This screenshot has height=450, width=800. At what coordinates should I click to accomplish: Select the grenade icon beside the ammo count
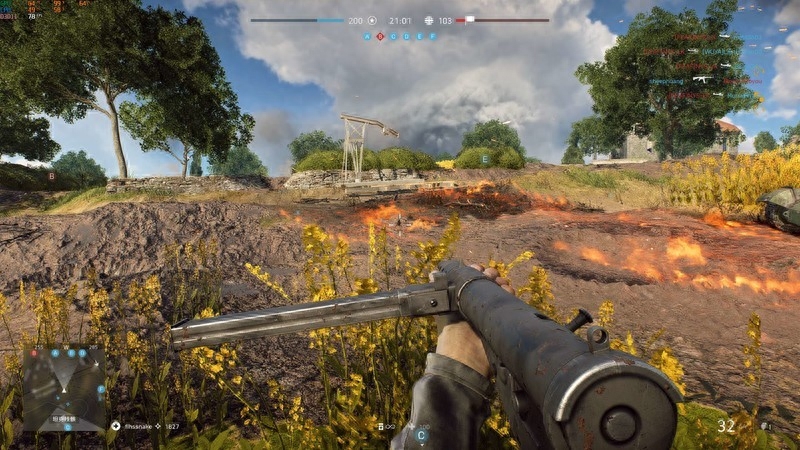[x=765, y=426]
